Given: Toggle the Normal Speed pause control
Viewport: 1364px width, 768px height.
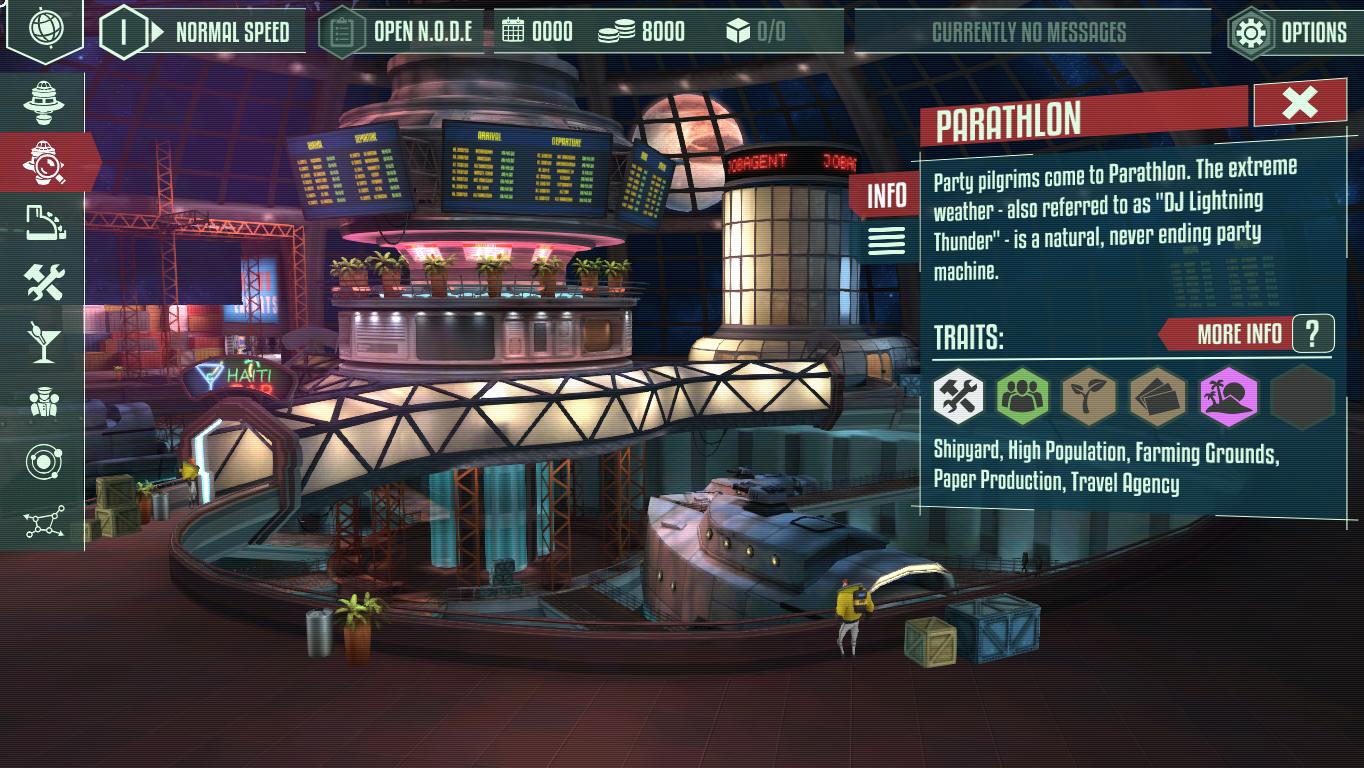Looking at the screenshot, I should click(125, 32).
